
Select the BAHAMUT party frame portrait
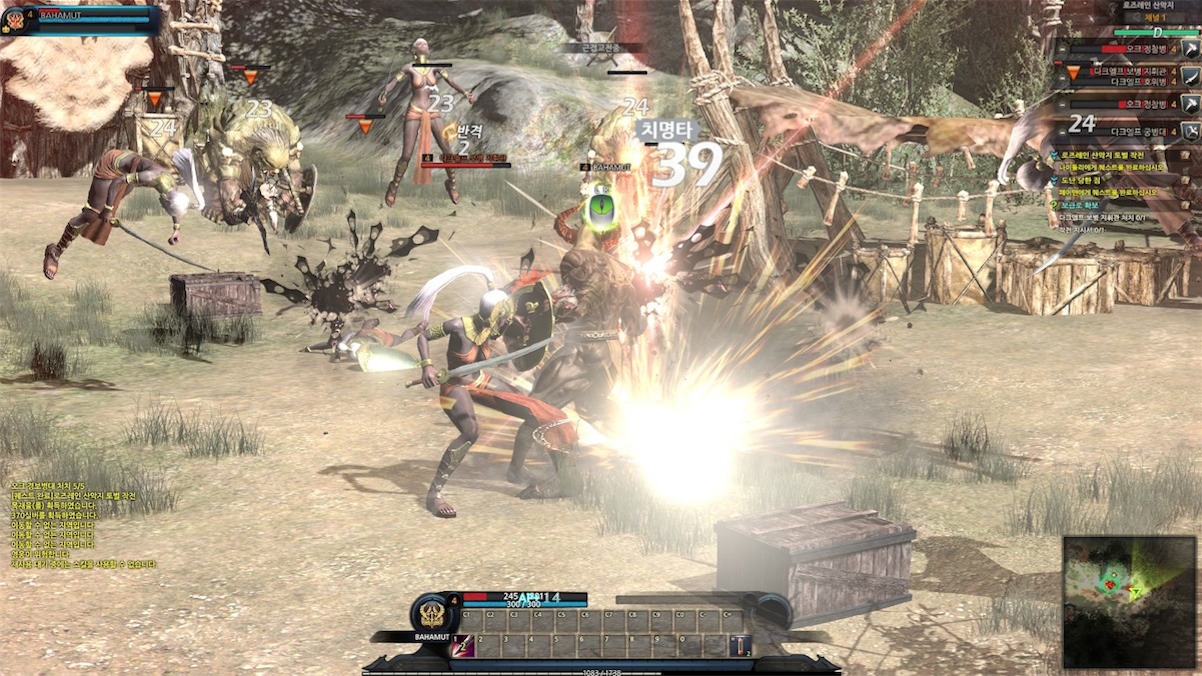pos(15,19)
